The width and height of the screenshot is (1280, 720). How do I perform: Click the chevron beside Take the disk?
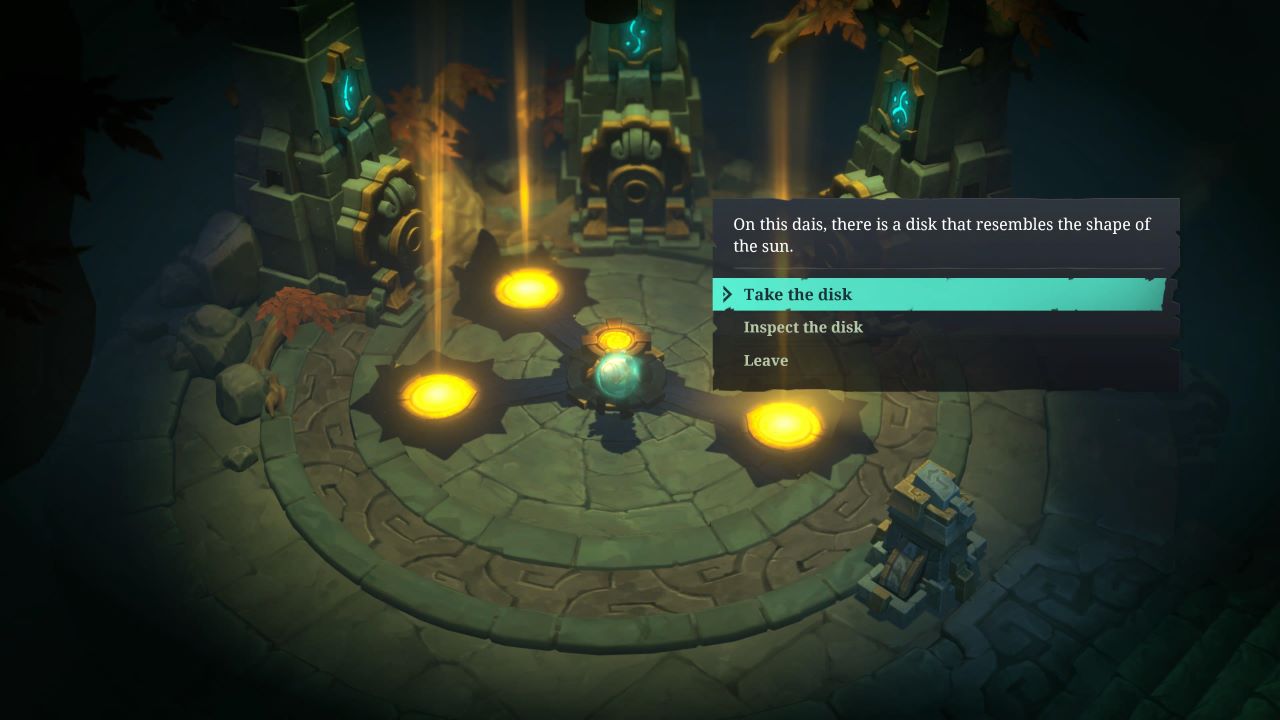[727, 294]
